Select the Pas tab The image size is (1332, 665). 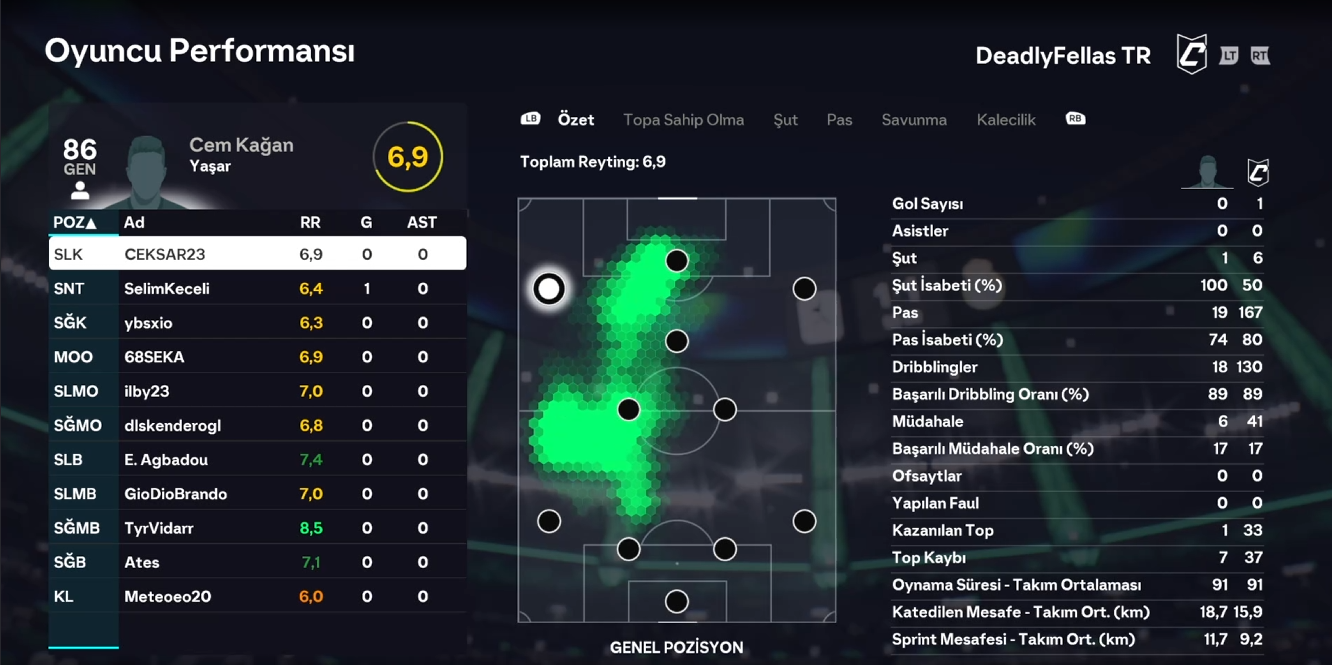tap(839, 120)
